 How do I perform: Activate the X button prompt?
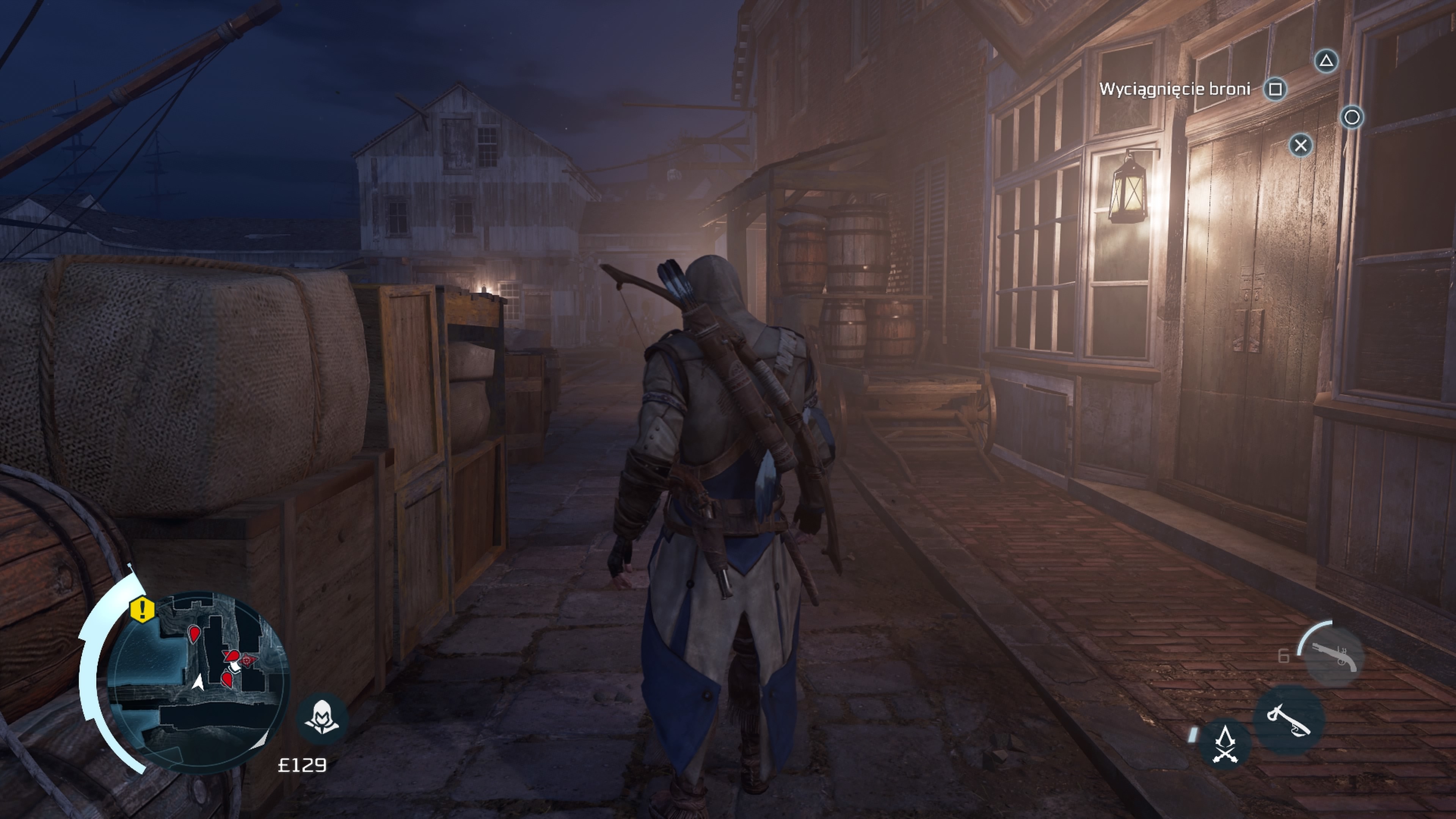[1301, 146]
